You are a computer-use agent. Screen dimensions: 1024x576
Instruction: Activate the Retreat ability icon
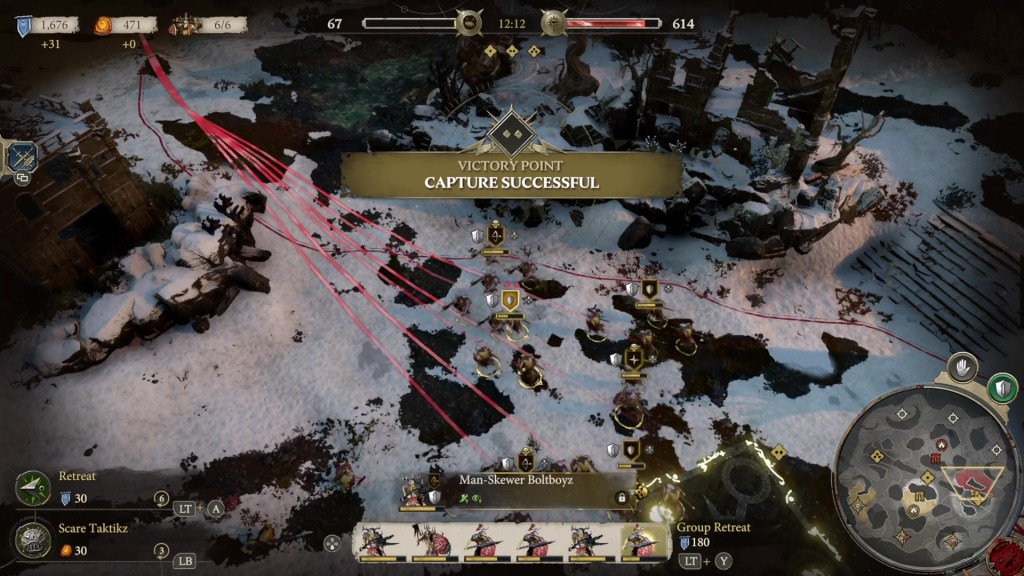33,487
